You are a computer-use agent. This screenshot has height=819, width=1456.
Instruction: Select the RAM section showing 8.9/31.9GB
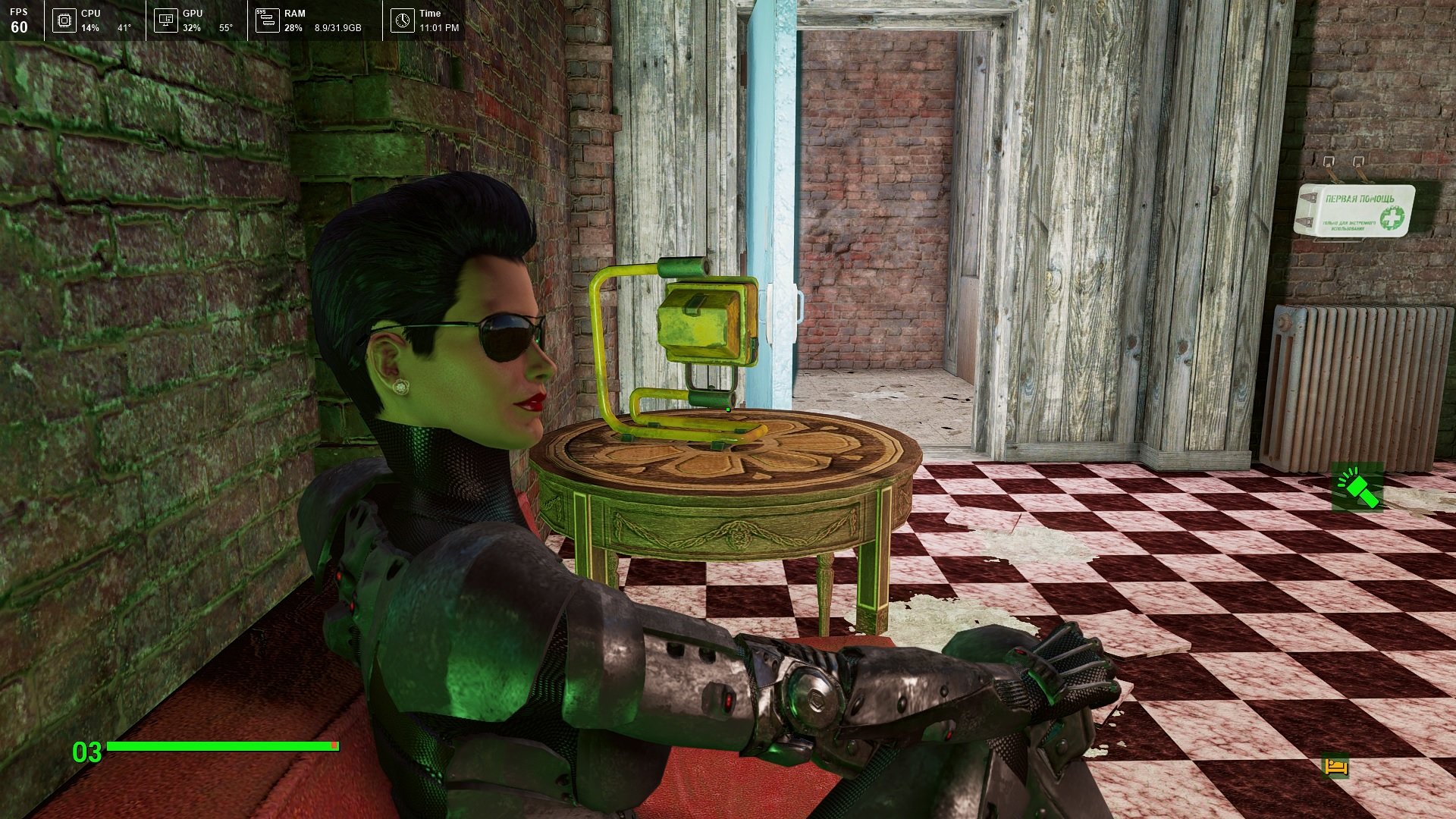tap(337, 29)
